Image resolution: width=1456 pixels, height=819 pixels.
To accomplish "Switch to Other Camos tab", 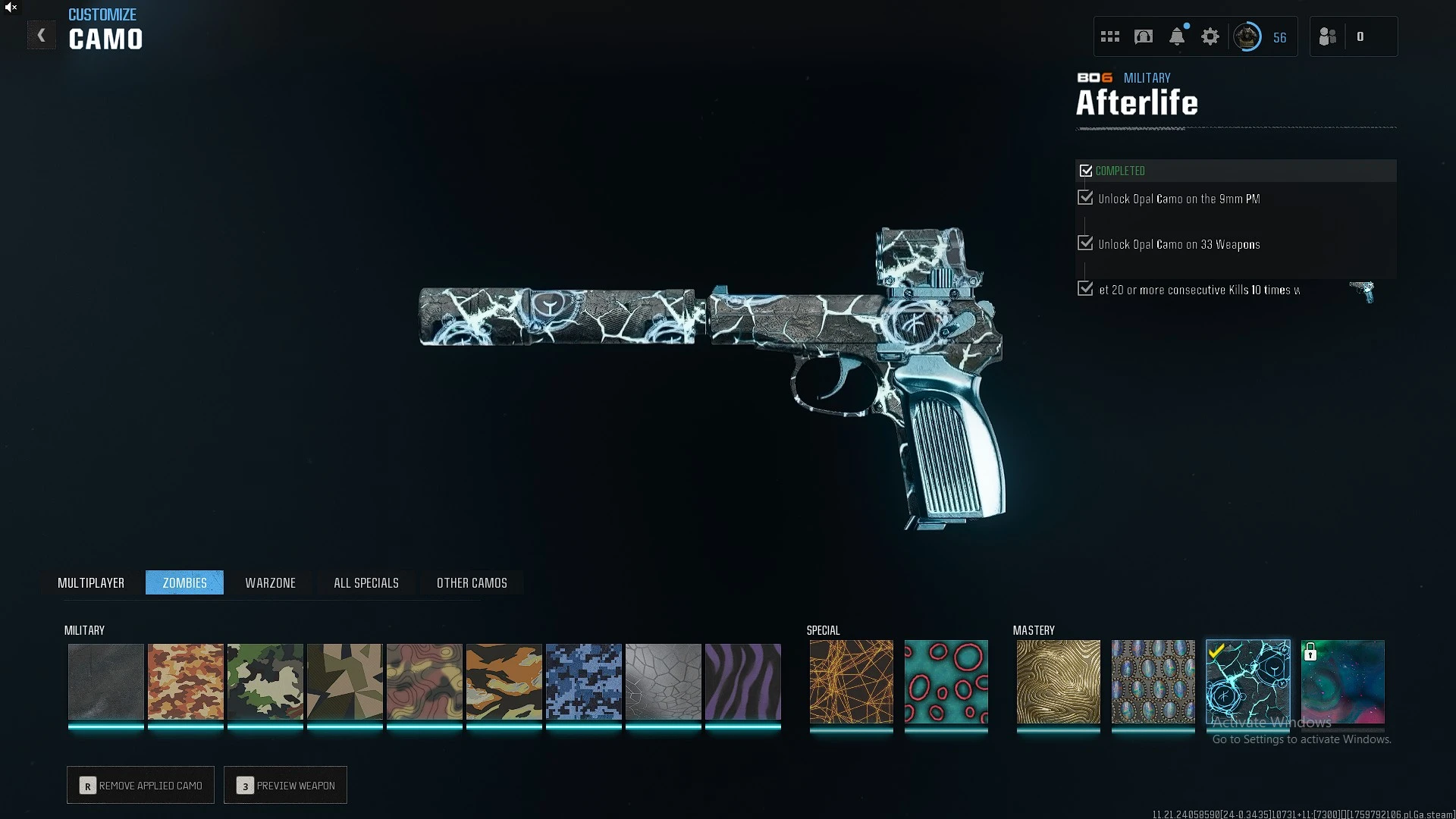I will coord(472,582).
